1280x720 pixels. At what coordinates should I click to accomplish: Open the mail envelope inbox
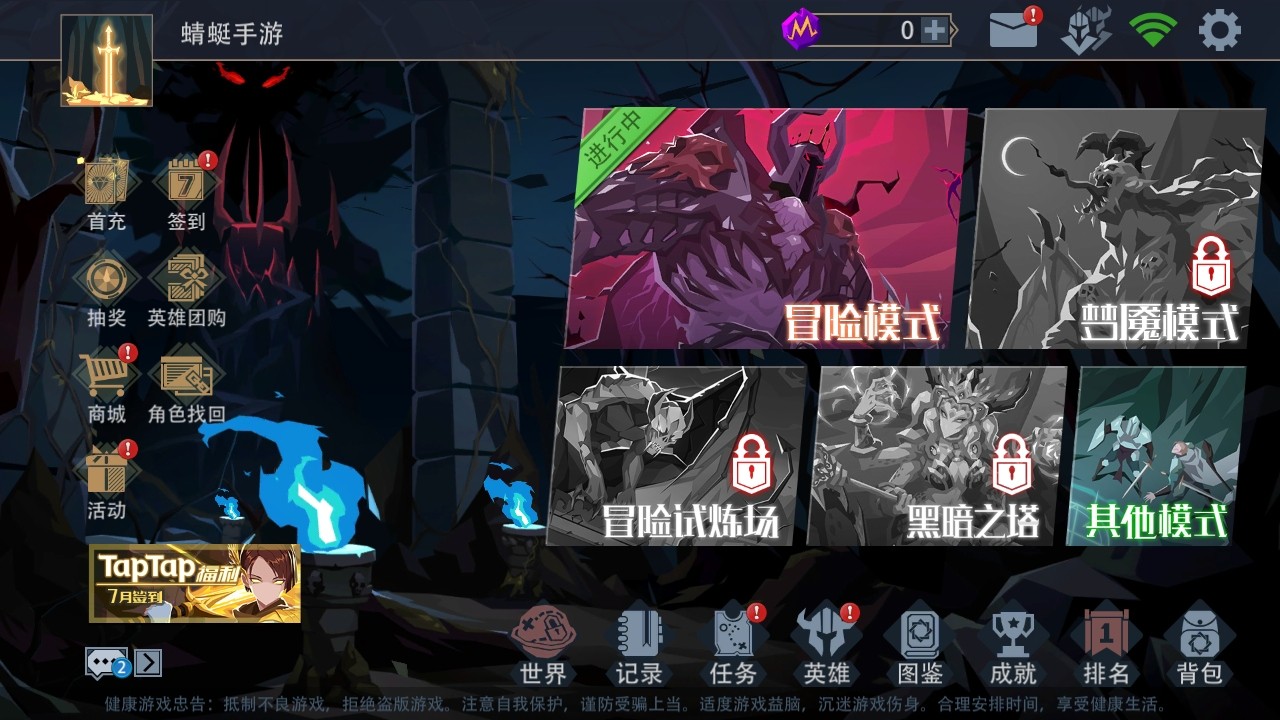click(x=1013, y=31)
